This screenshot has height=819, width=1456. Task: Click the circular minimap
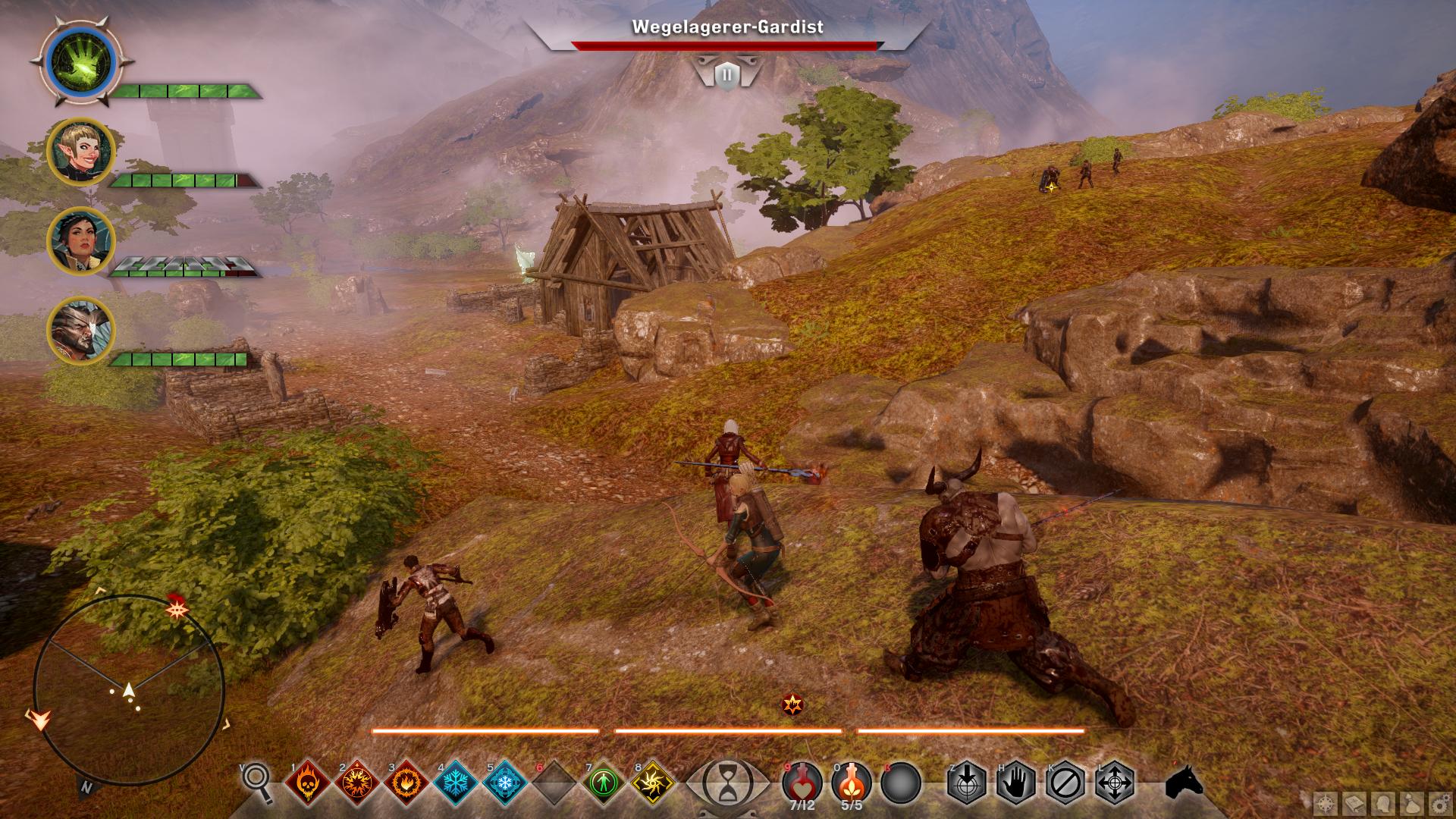[129, 690]
